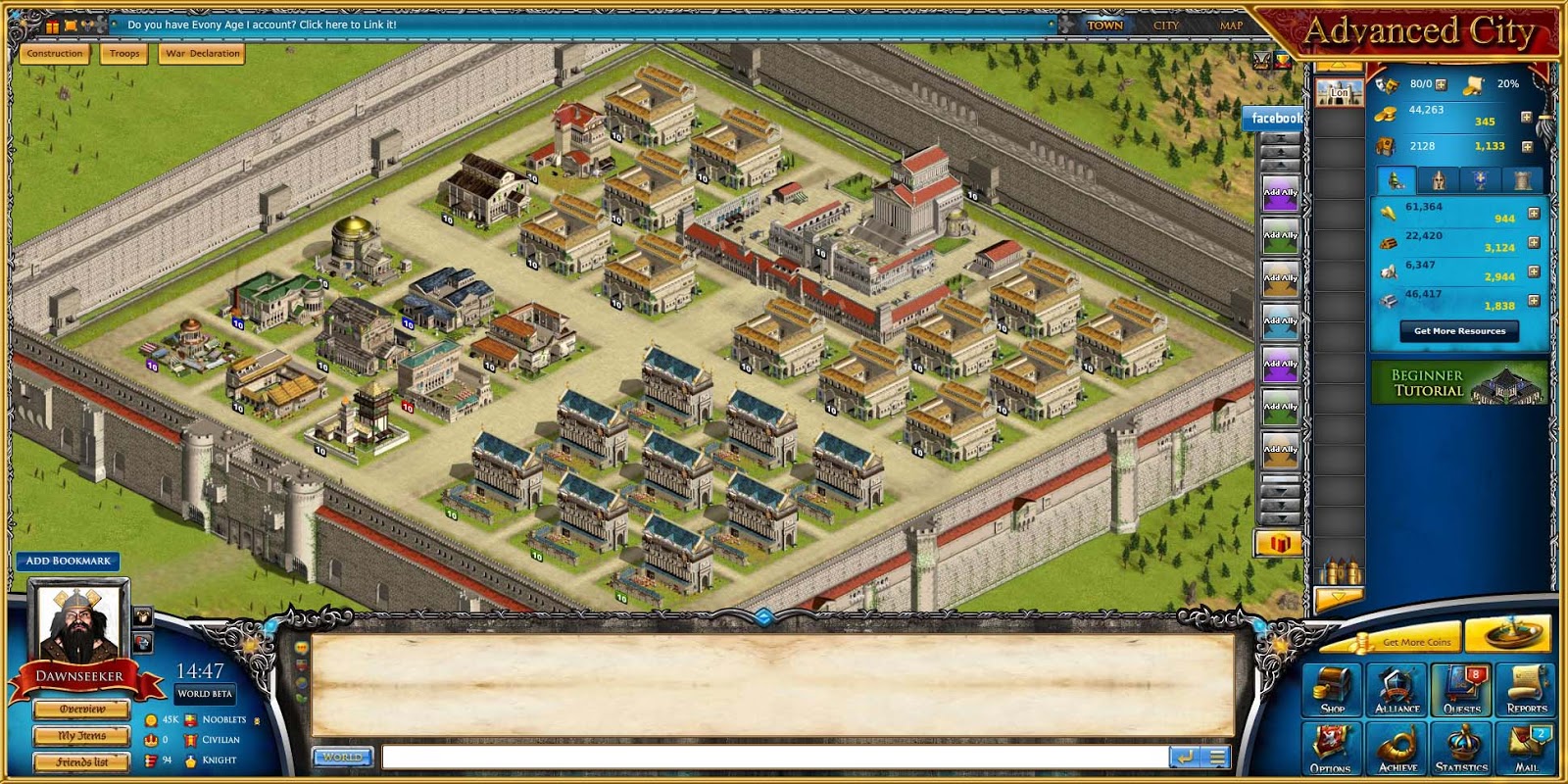1568x784 pixels.
Task: View Quests with 8 notifications
Action: 1460,689
